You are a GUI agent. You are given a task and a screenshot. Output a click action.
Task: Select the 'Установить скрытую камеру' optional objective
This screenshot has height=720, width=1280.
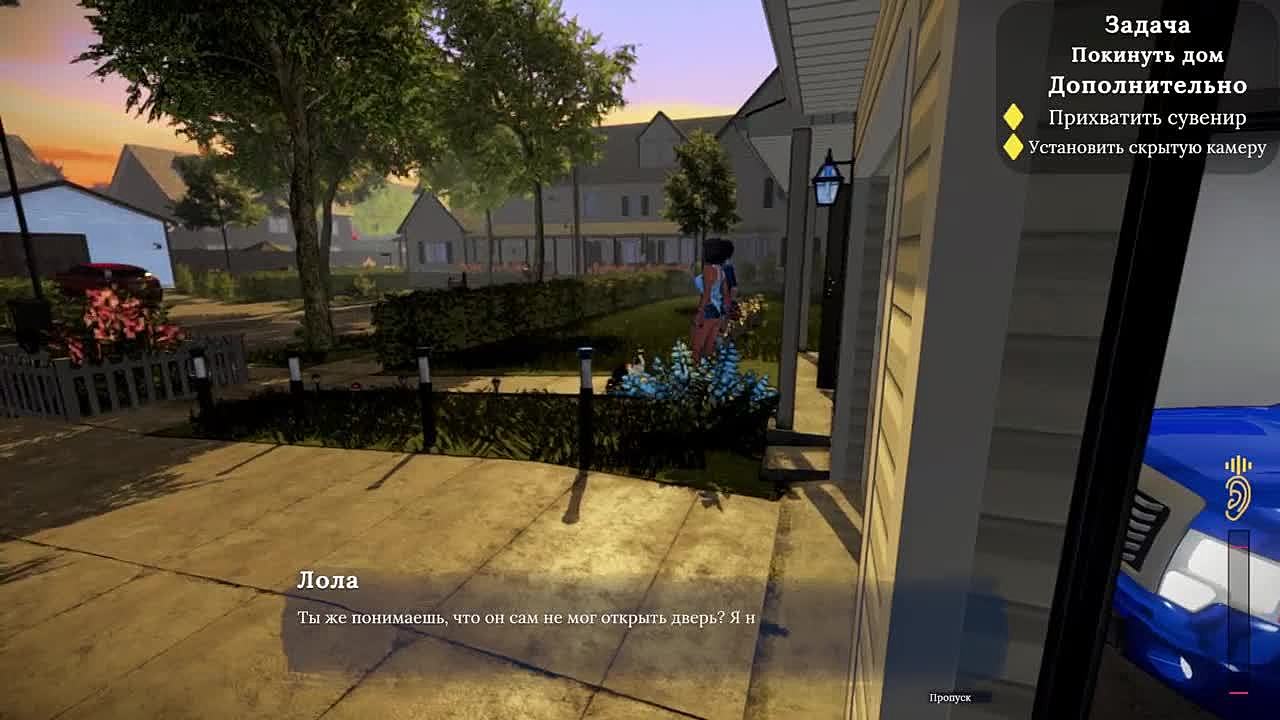pyautogui.click(x=1146, y=148)
